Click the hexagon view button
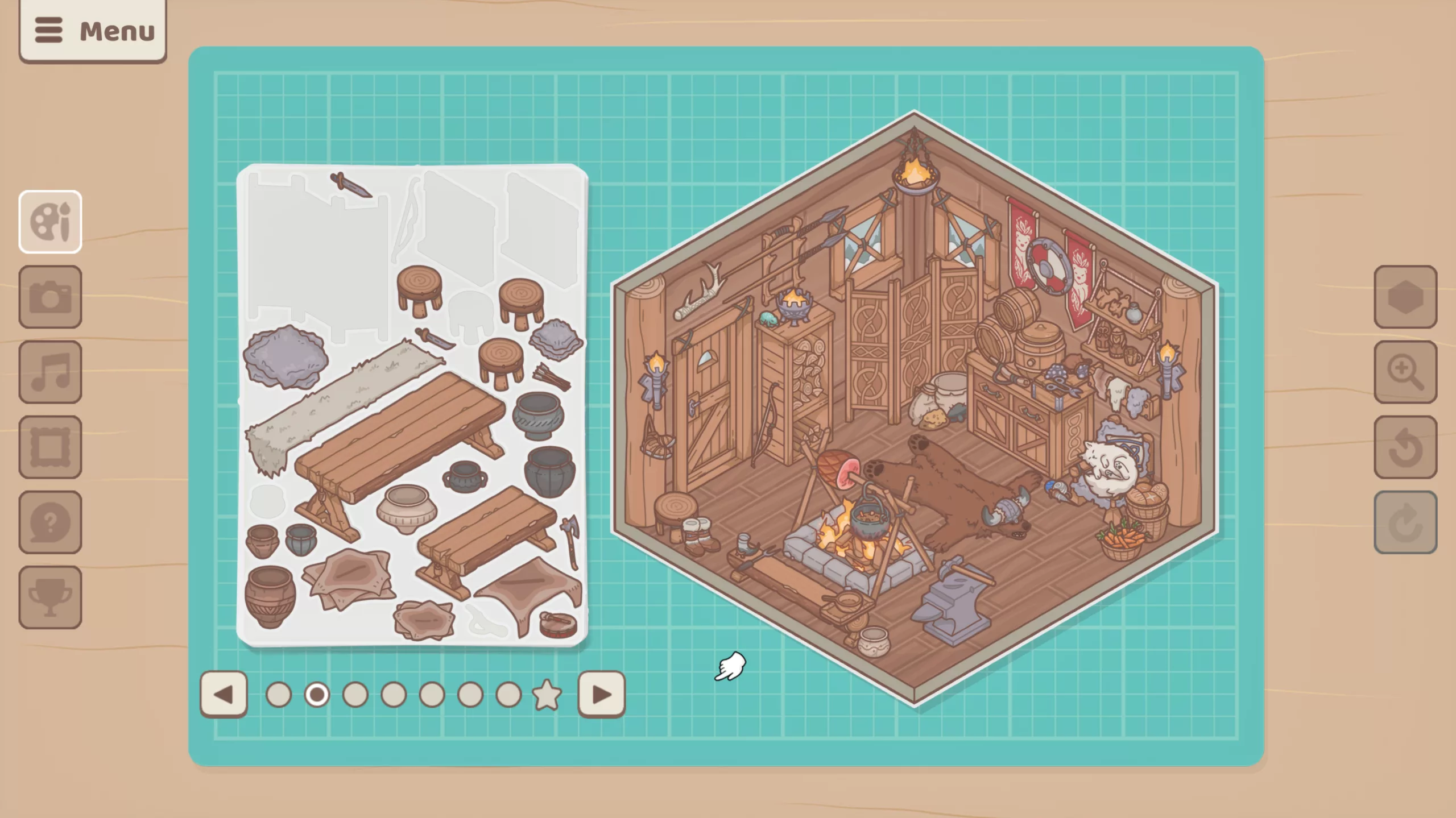Screen dimensions: 1456x818 click(x=1405, y=297)
